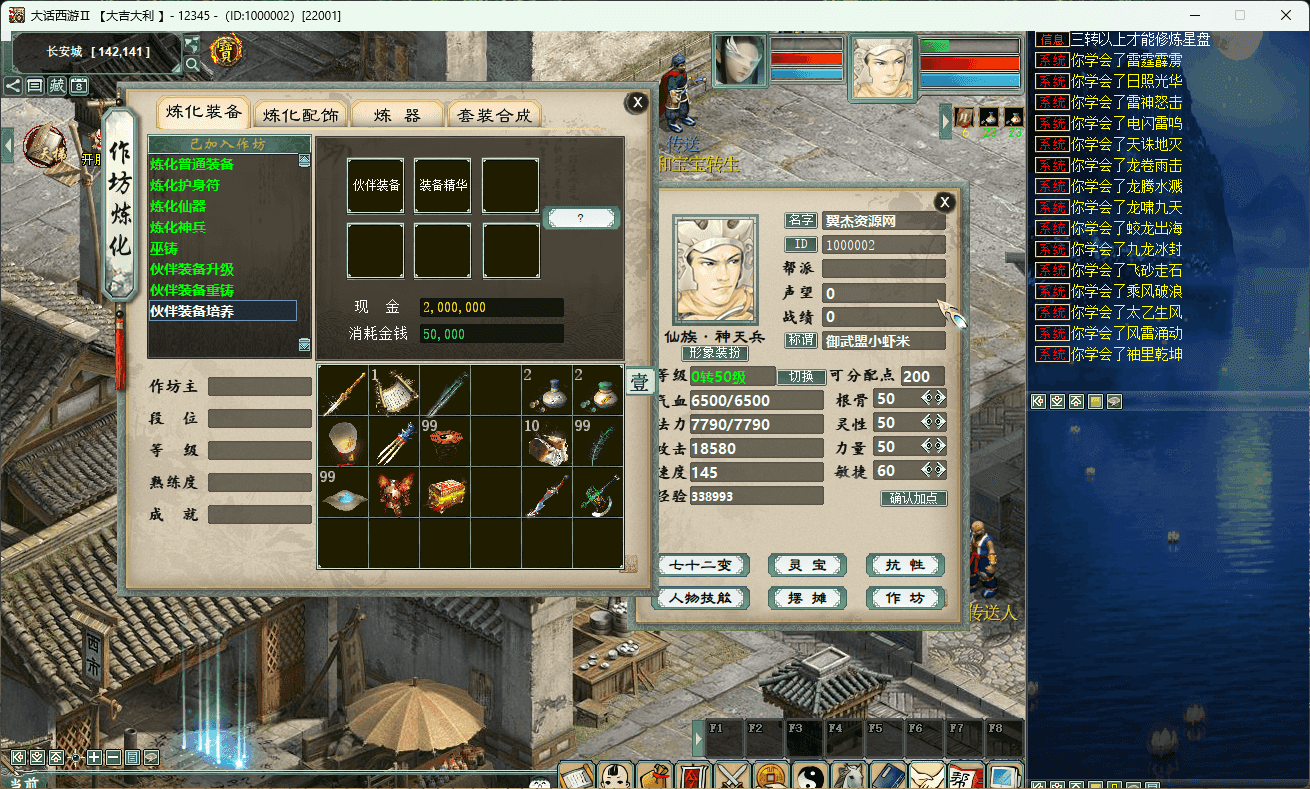Choose the 伙伴装备升级 option

192,269
